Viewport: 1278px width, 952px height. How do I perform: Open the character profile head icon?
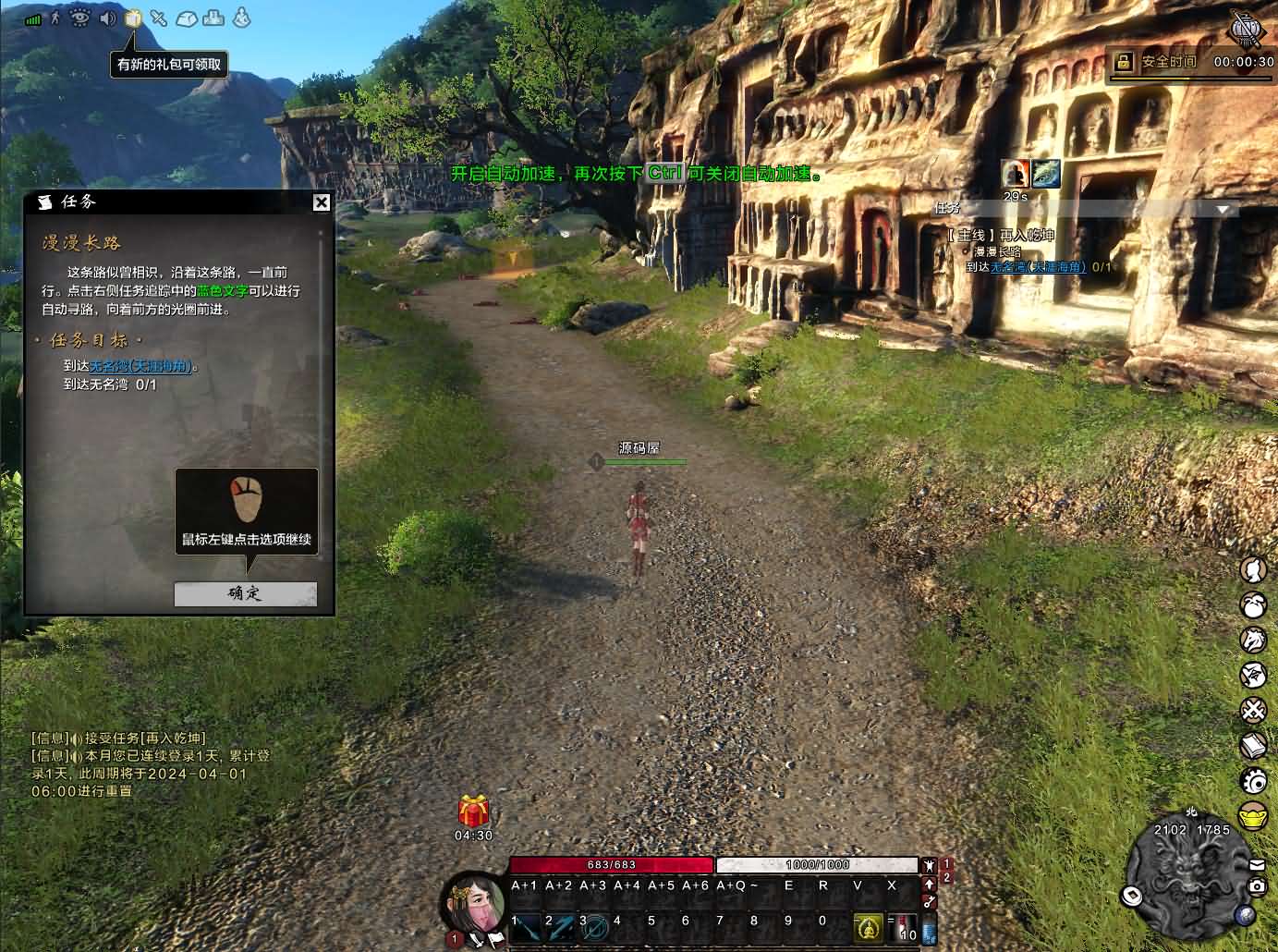click(1253, 571)
